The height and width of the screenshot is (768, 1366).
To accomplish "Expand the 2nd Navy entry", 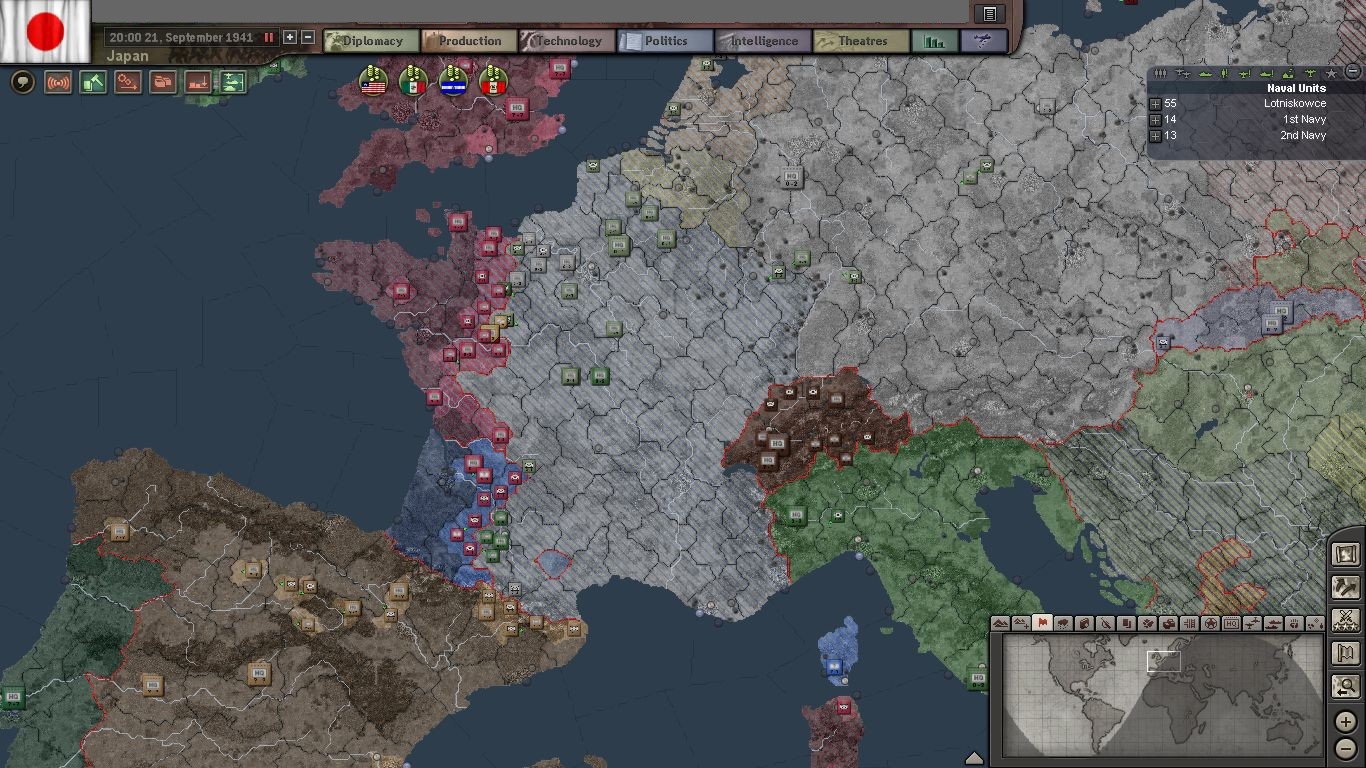I will [1155, 136].
